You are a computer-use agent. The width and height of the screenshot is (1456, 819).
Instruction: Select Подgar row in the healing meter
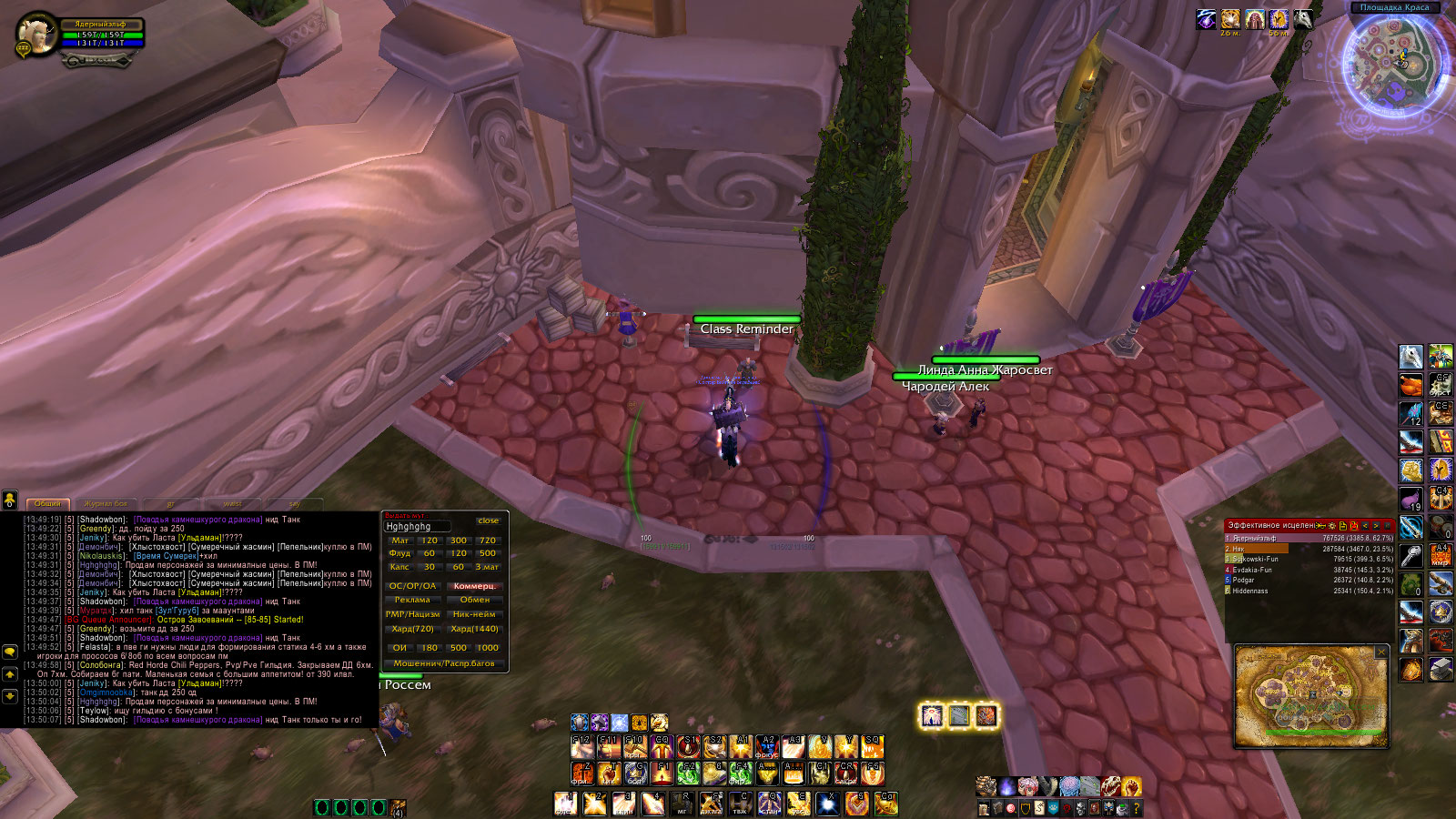coord(1309,580)
